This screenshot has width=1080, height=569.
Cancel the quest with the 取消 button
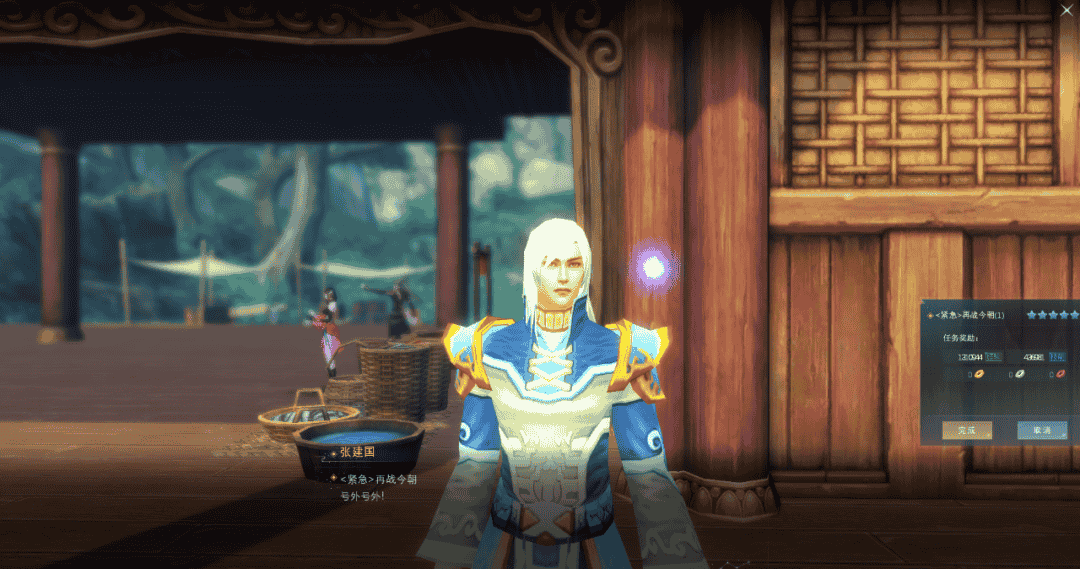pyautogui.click(x=1041, y=430)
